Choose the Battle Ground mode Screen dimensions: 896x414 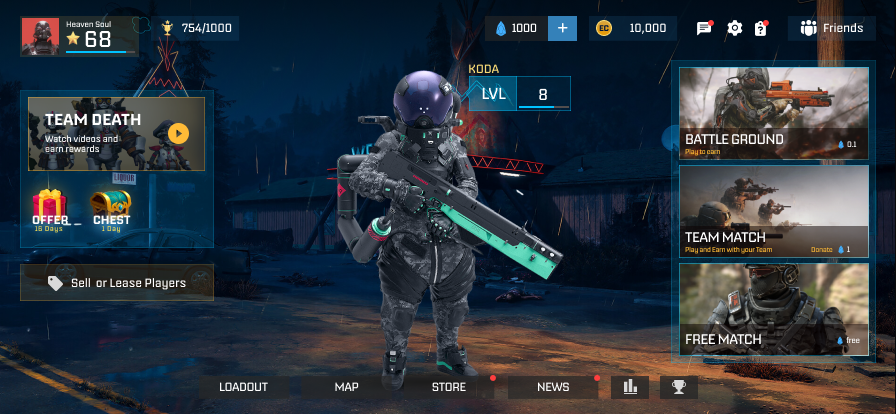[x=770, y=112]
